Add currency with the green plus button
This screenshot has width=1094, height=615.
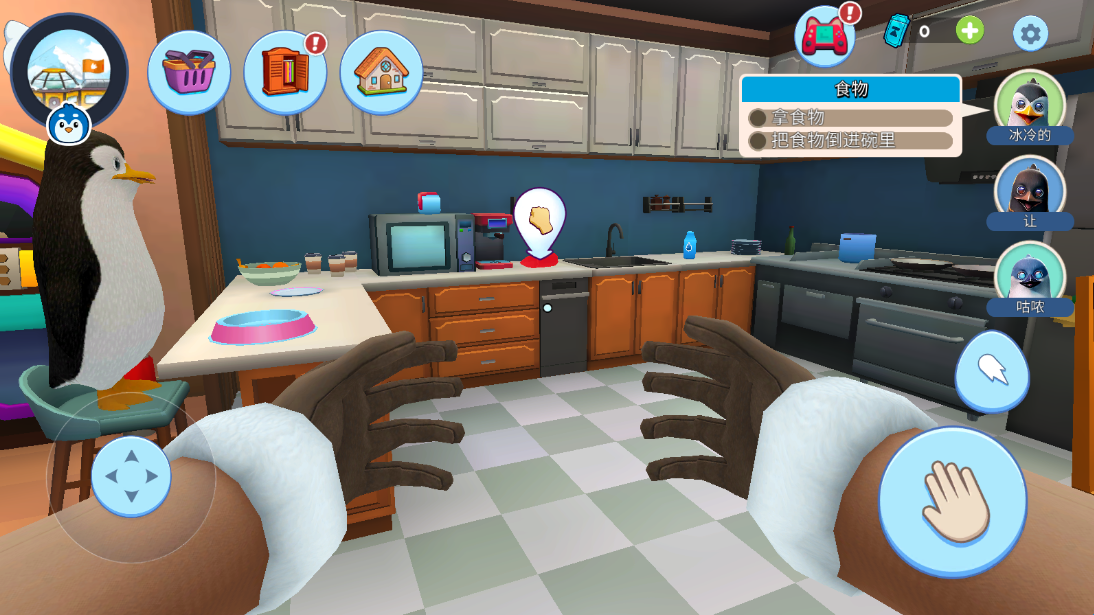[x=969, y=30]
